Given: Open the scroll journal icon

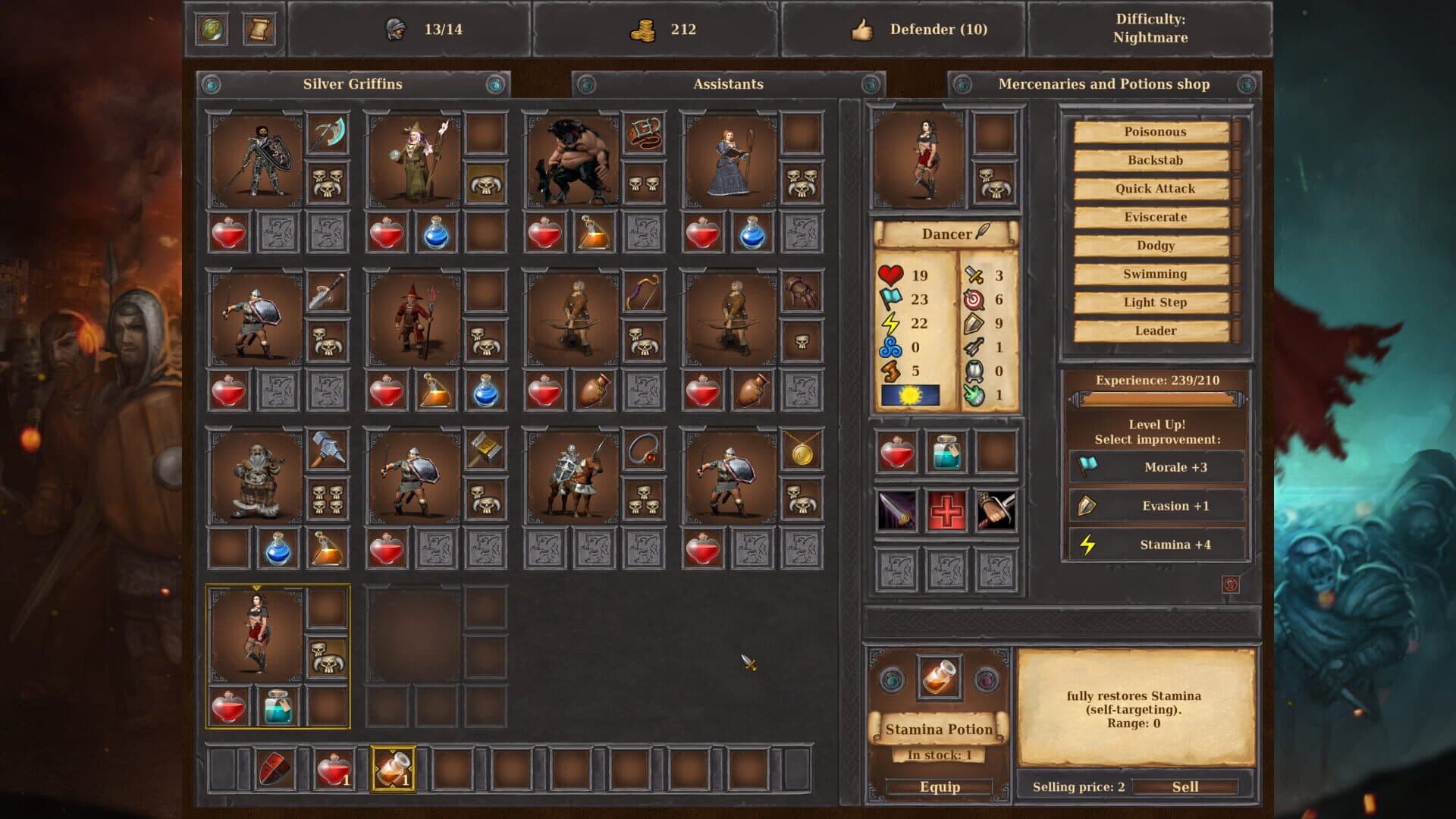Looking at the screenshot, I should [x=258, y=30].
